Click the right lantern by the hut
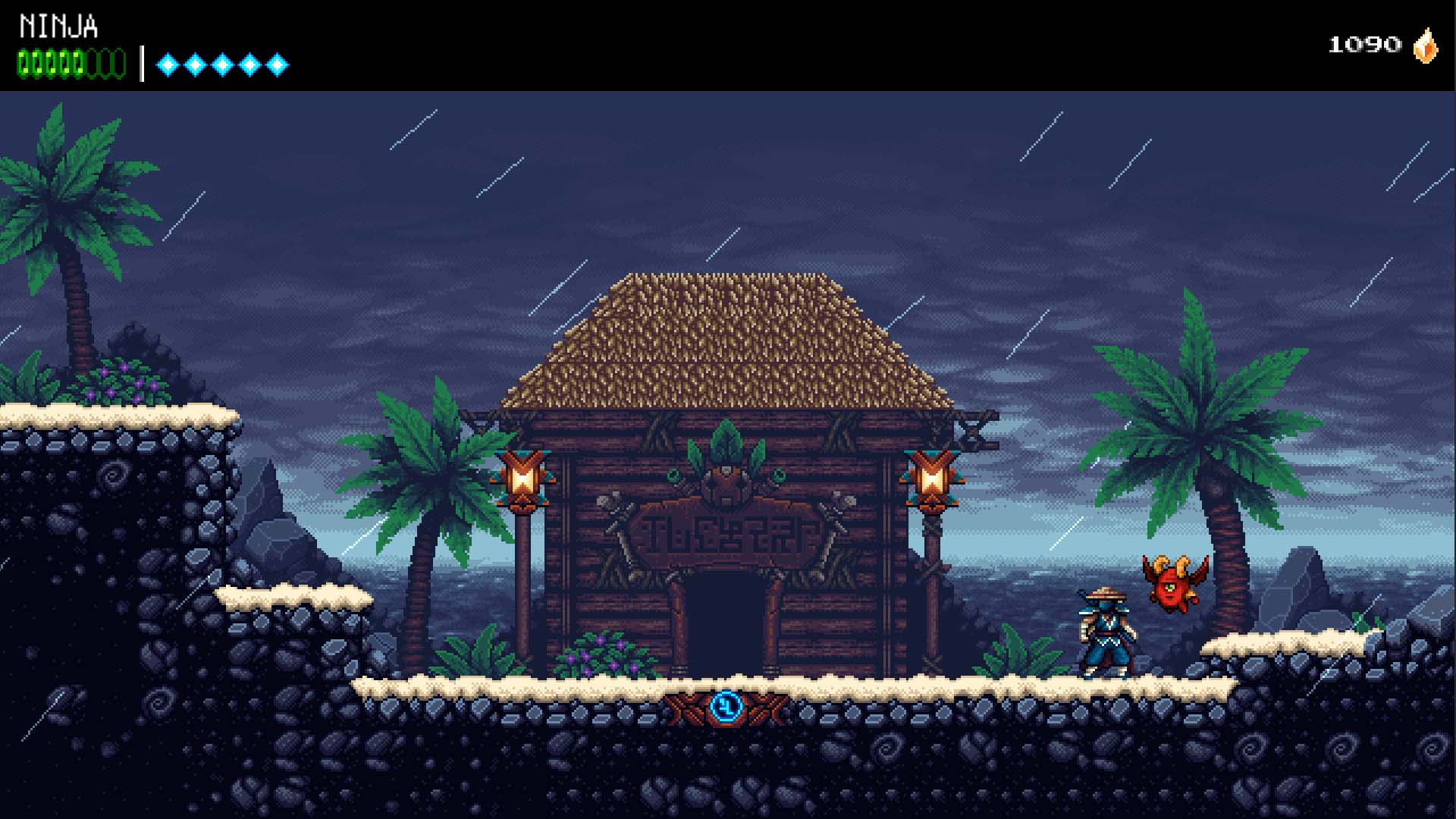1456x819 pixels. click(931, 479)
